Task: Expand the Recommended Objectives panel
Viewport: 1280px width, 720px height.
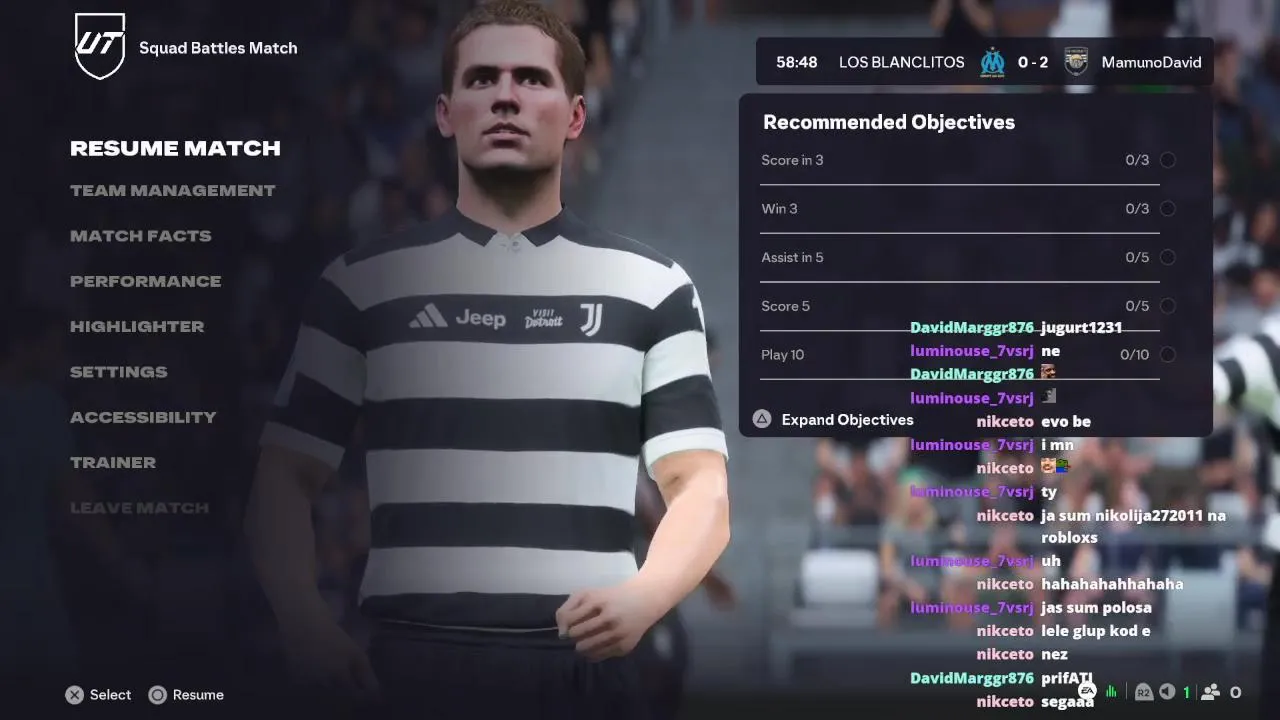Action: point(846,420)
